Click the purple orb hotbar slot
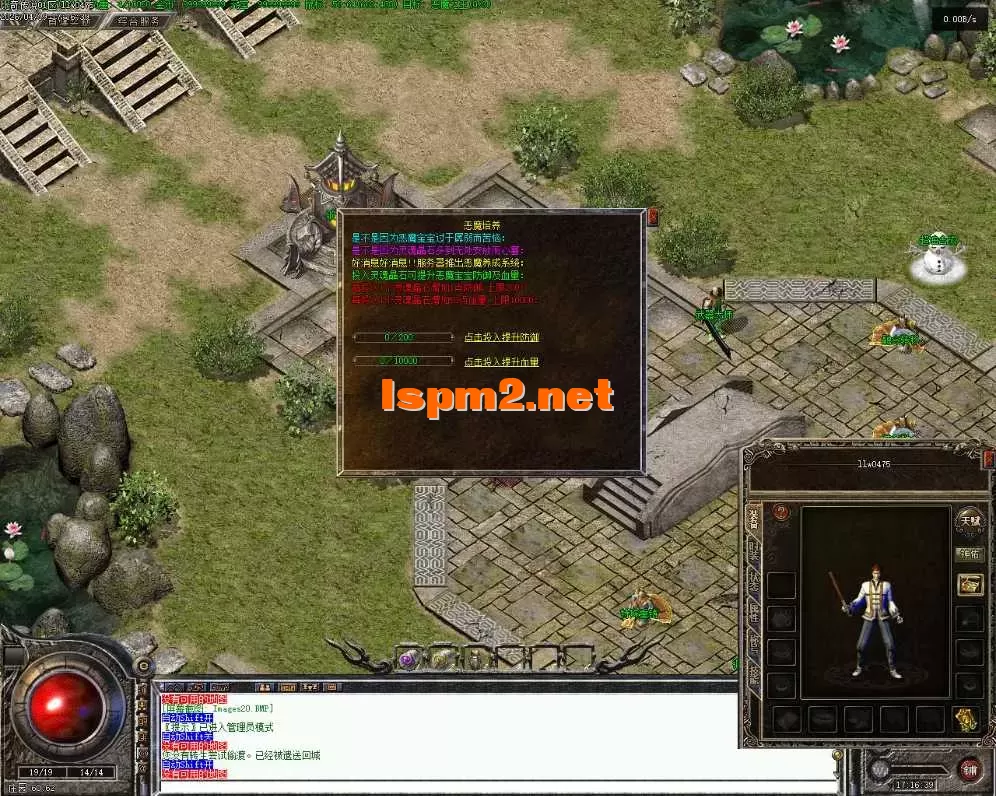The image size is (996, 796). (x=408, y=658)
